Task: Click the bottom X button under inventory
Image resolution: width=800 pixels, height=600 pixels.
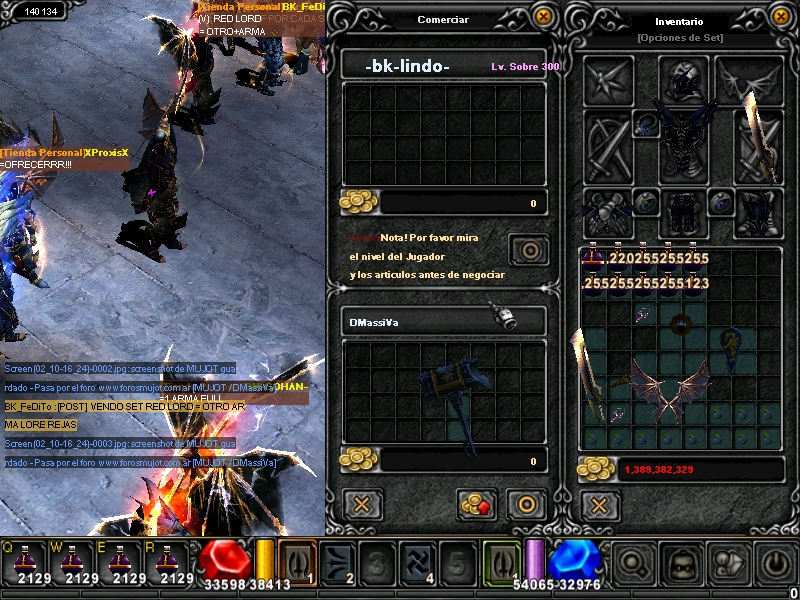Action: [598, 504]
